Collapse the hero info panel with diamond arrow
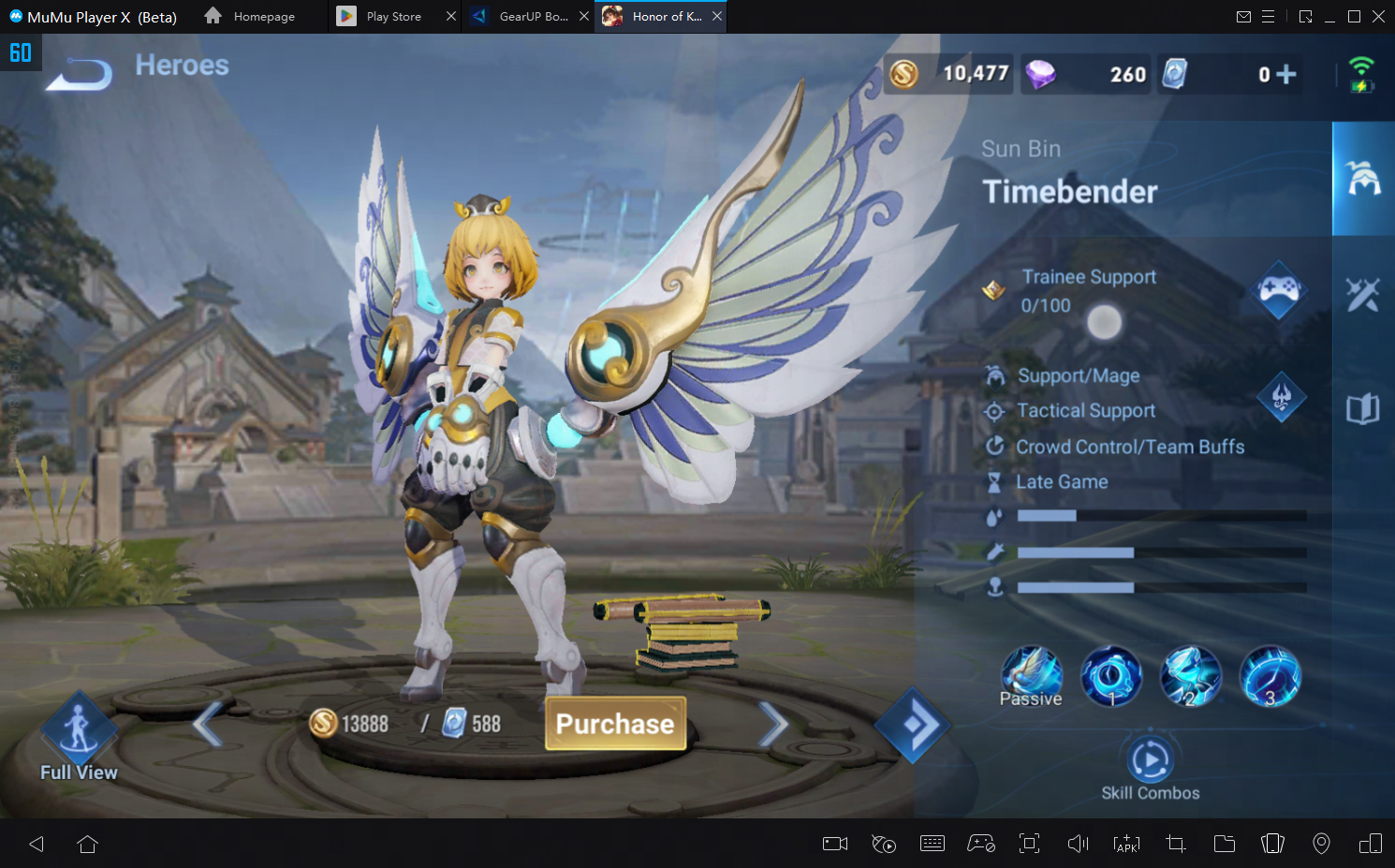The width and height of the screenshot is (1395, 868). 913,724
